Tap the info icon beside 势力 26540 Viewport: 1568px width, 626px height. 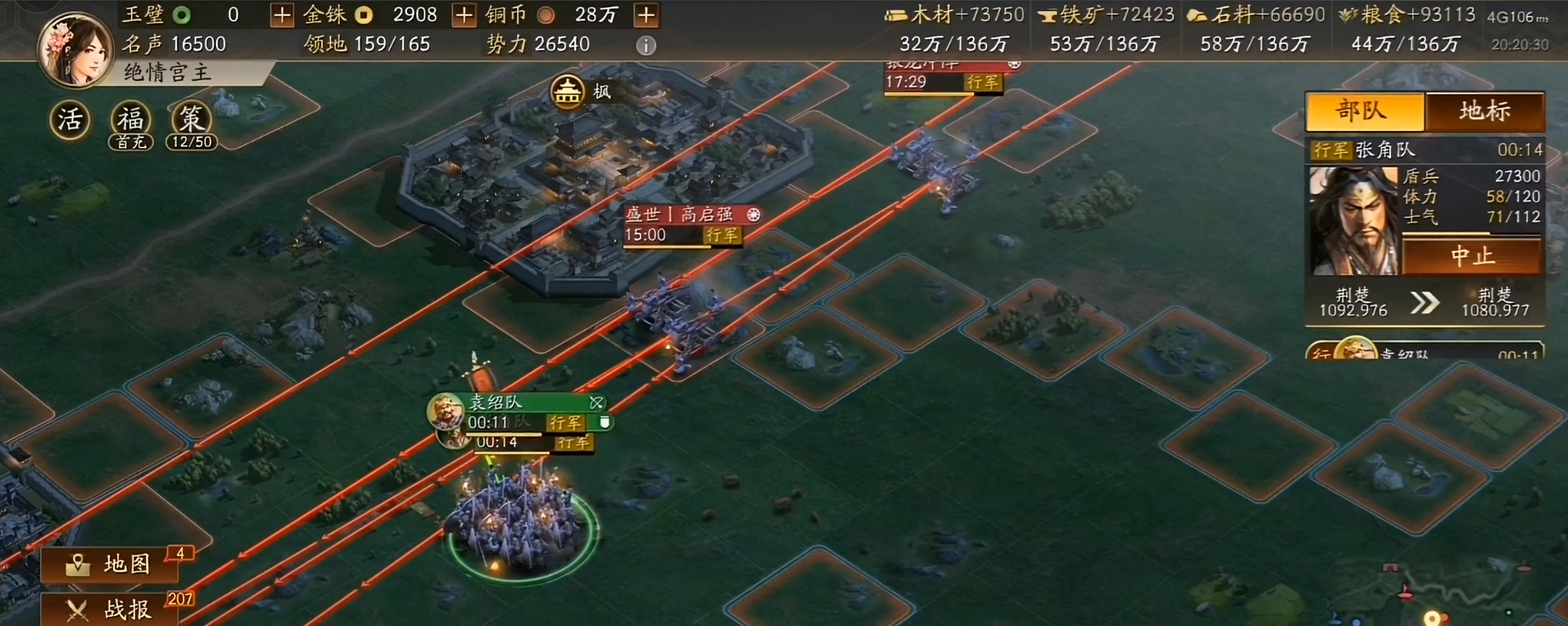646,44
